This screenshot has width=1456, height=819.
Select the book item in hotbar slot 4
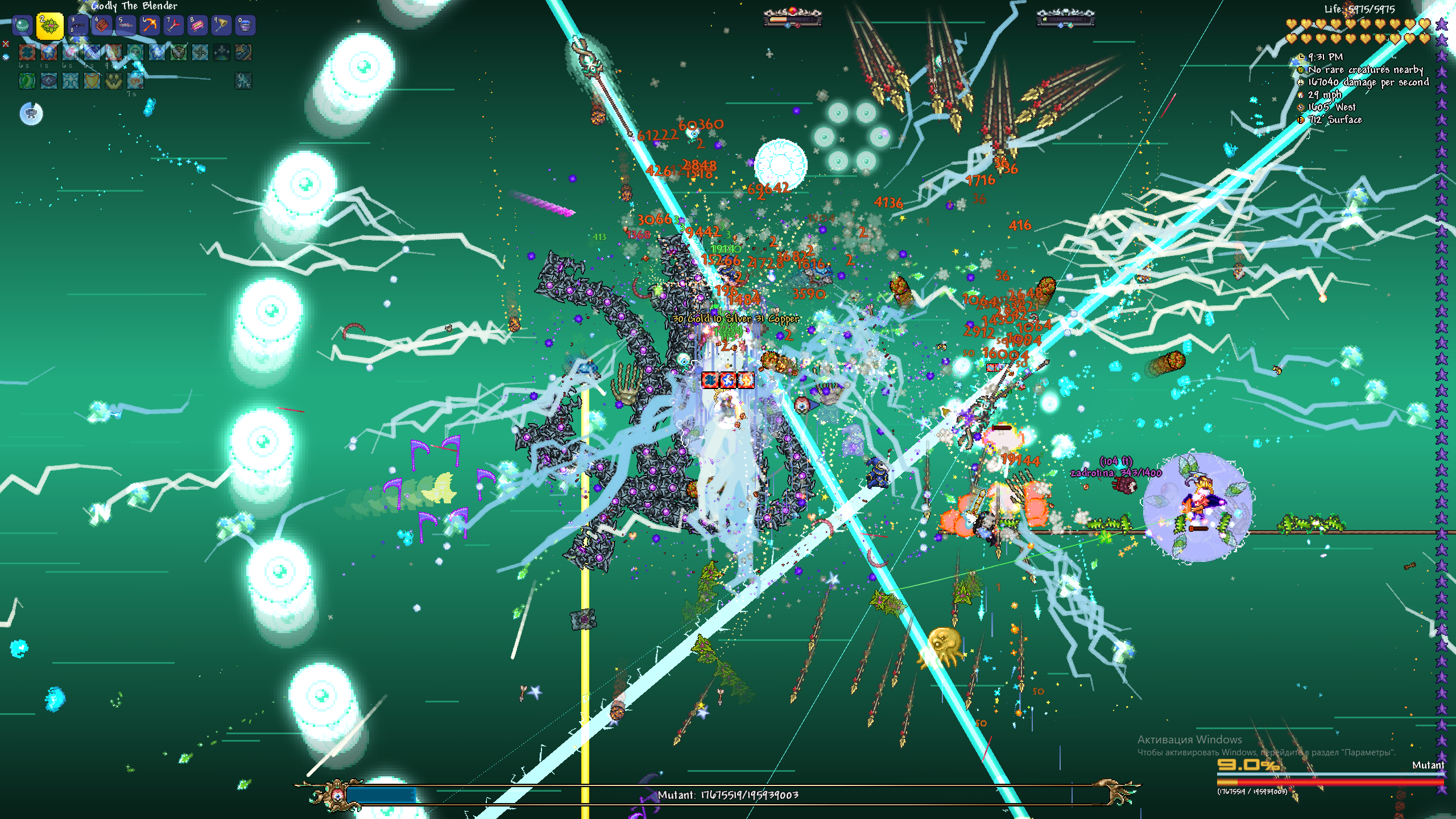[102, 26]
